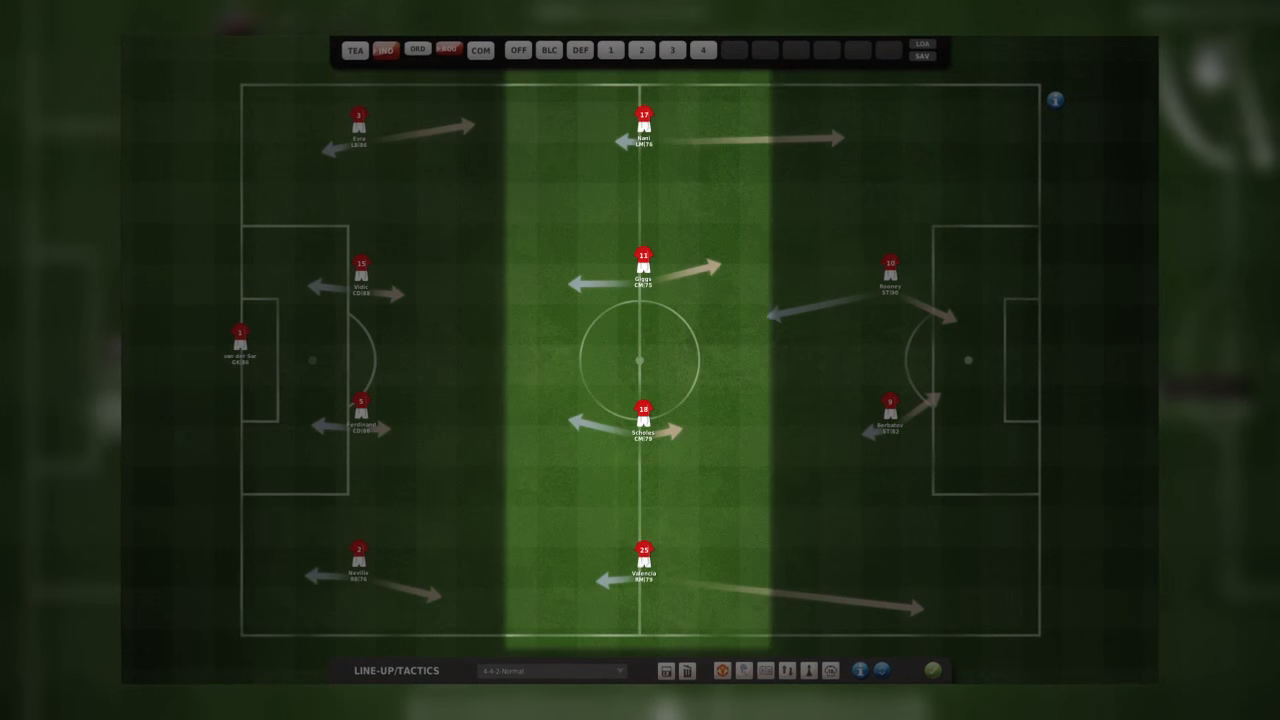Click the player attributes figure icon
Image resolution: width=1280 pixels, height=720 pixels.
[x=808, y=671]
